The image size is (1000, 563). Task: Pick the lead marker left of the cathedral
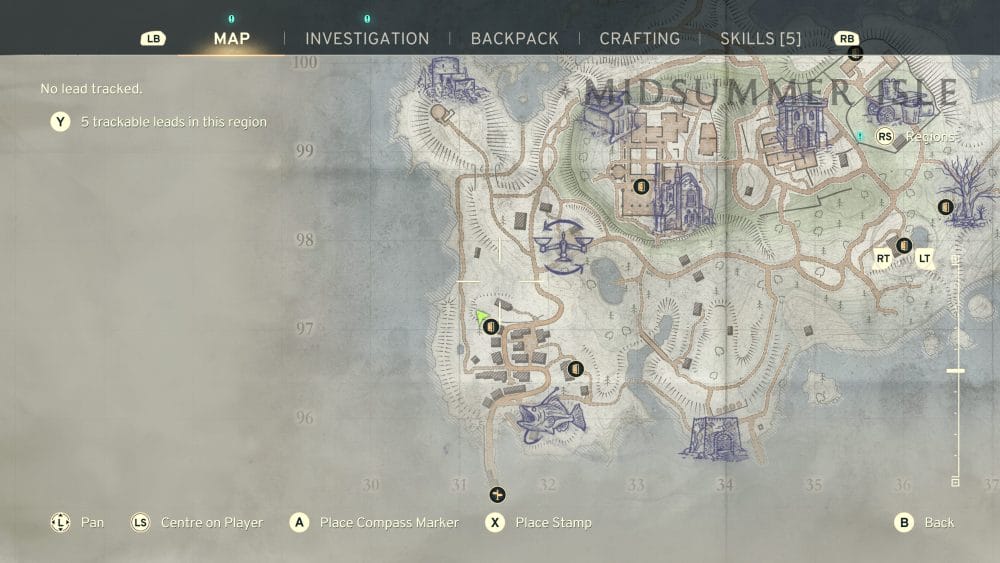[x=641, y=186]
